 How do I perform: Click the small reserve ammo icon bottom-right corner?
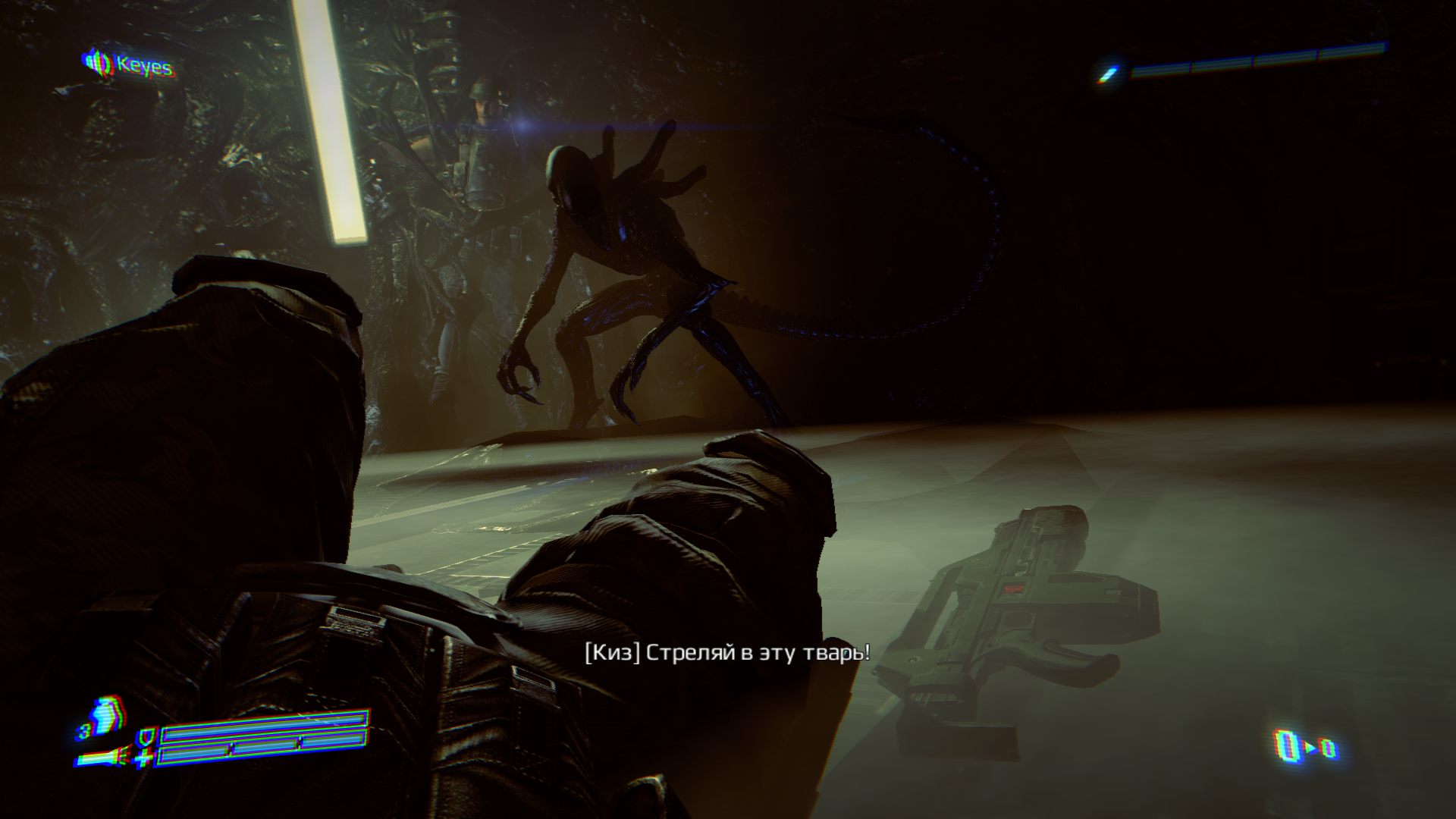[1330, 748]
